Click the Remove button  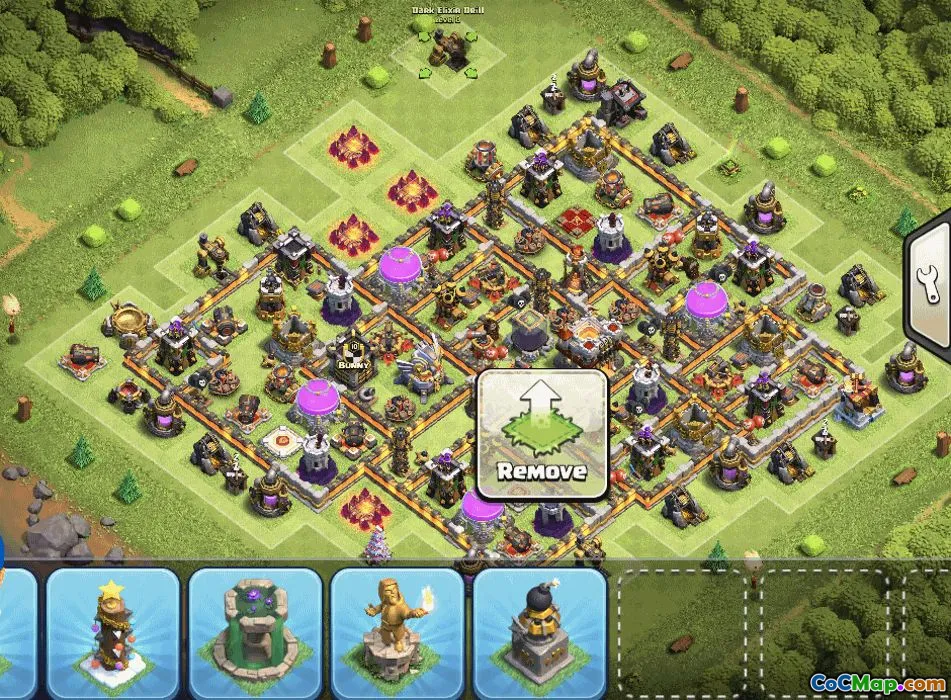(x=541, y=434)
